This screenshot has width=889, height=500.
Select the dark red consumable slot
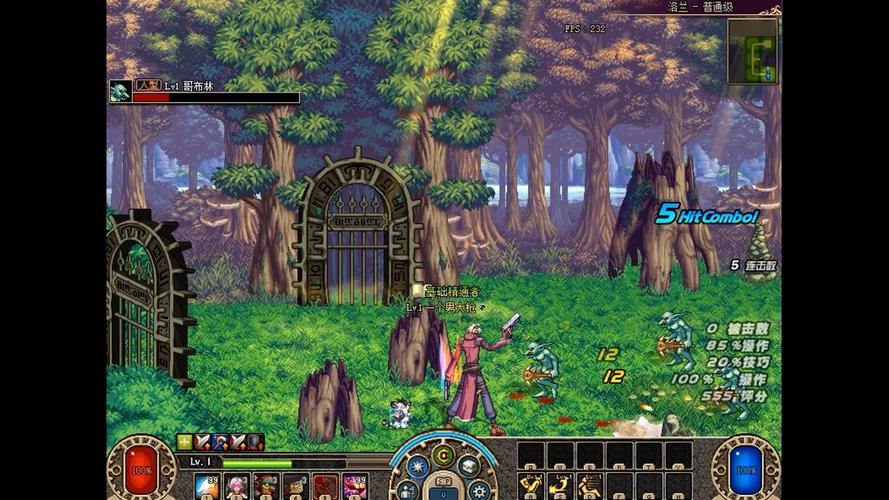click(325, 487)
